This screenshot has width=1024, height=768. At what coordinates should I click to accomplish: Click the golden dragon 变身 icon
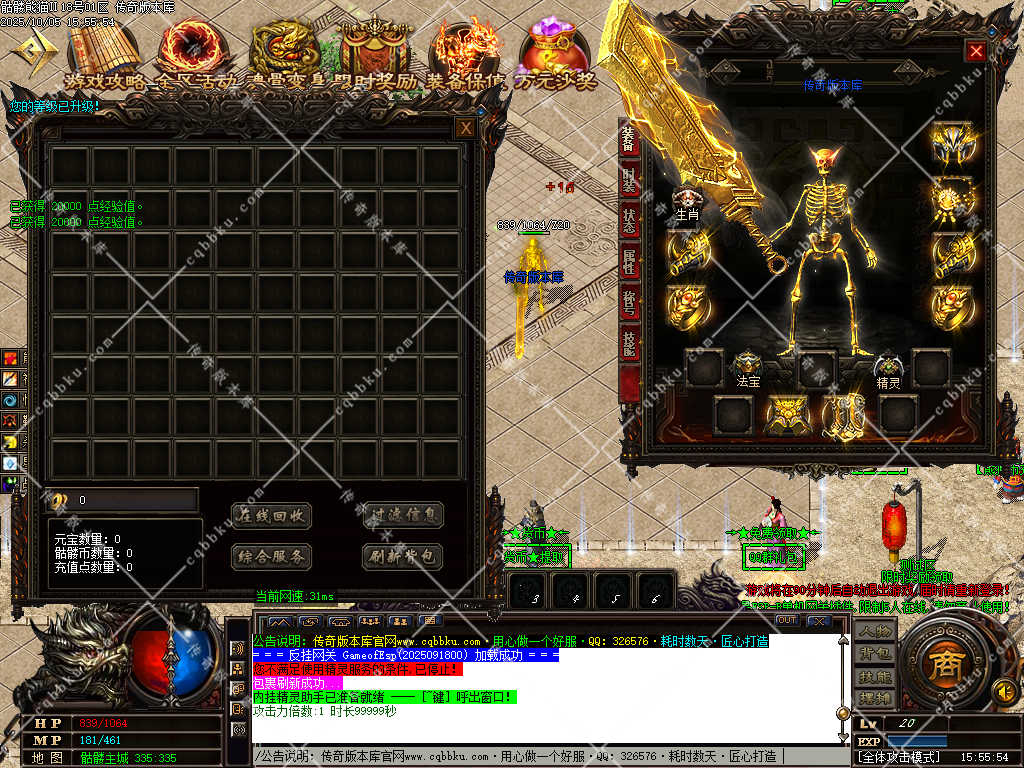(x=285, y=48)
